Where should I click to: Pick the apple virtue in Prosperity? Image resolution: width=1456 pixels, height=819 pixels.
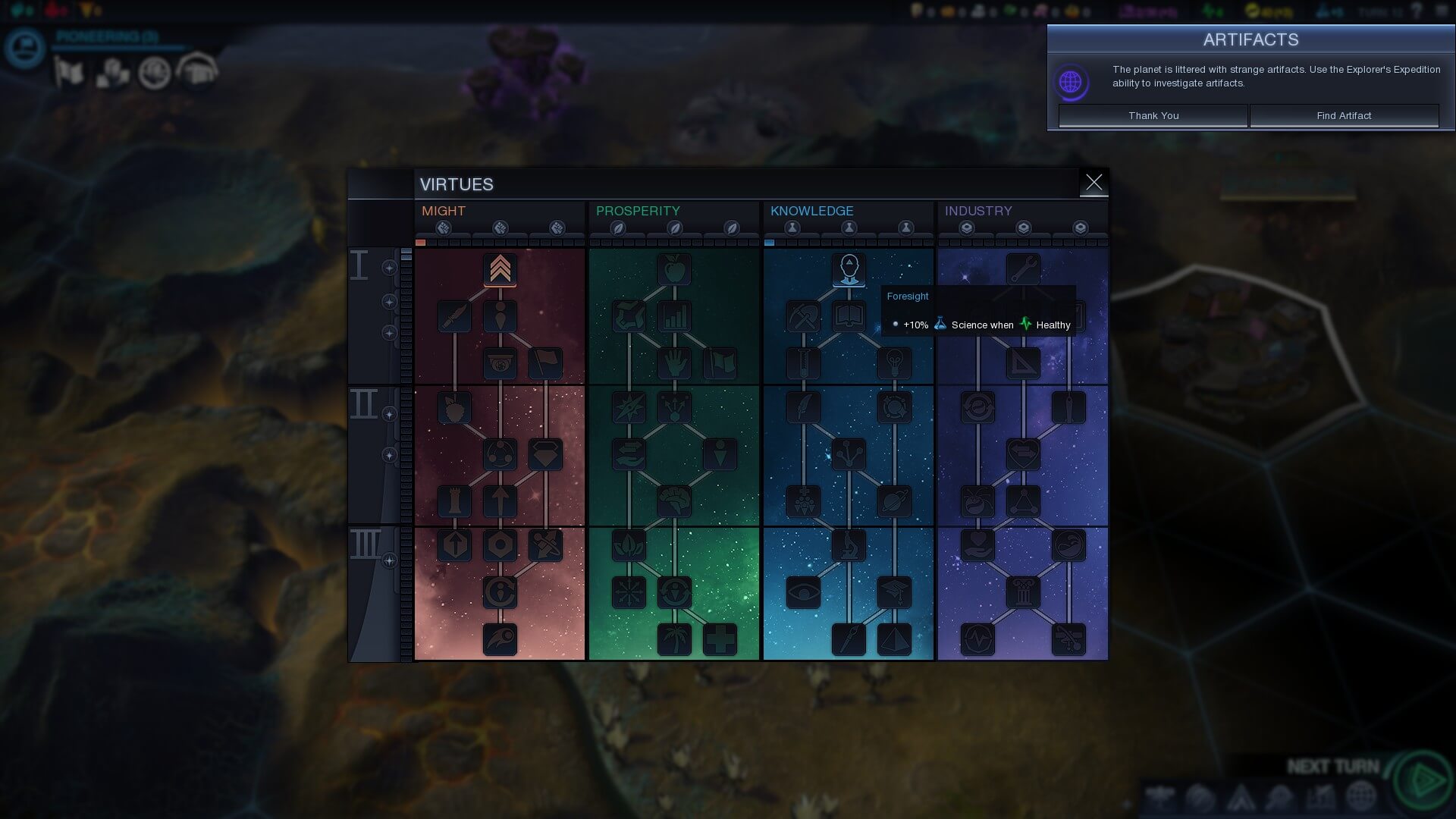[x=674, y=270]
